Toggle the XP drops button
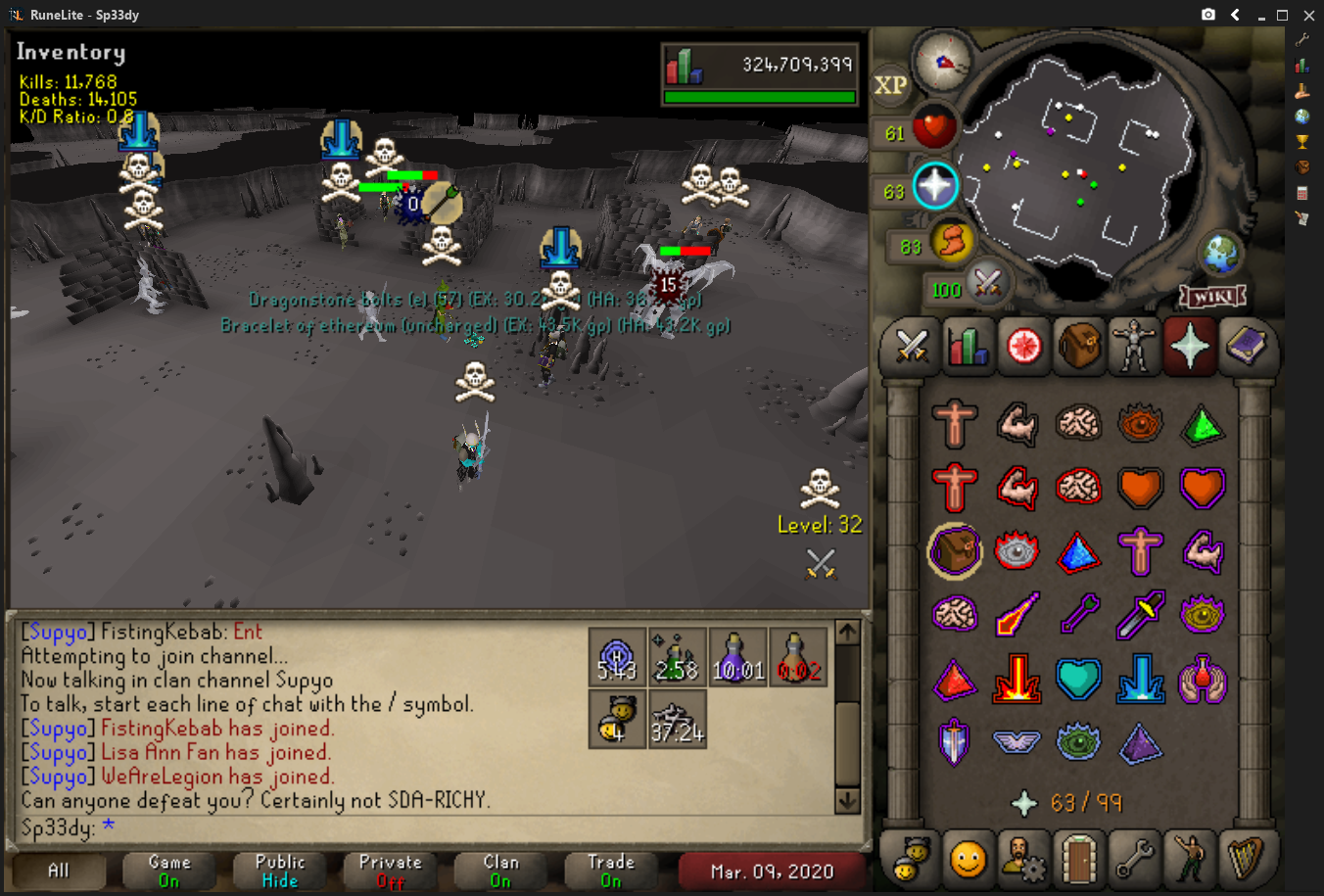This screenshot has height=896, width=1324. pos(890,85)
